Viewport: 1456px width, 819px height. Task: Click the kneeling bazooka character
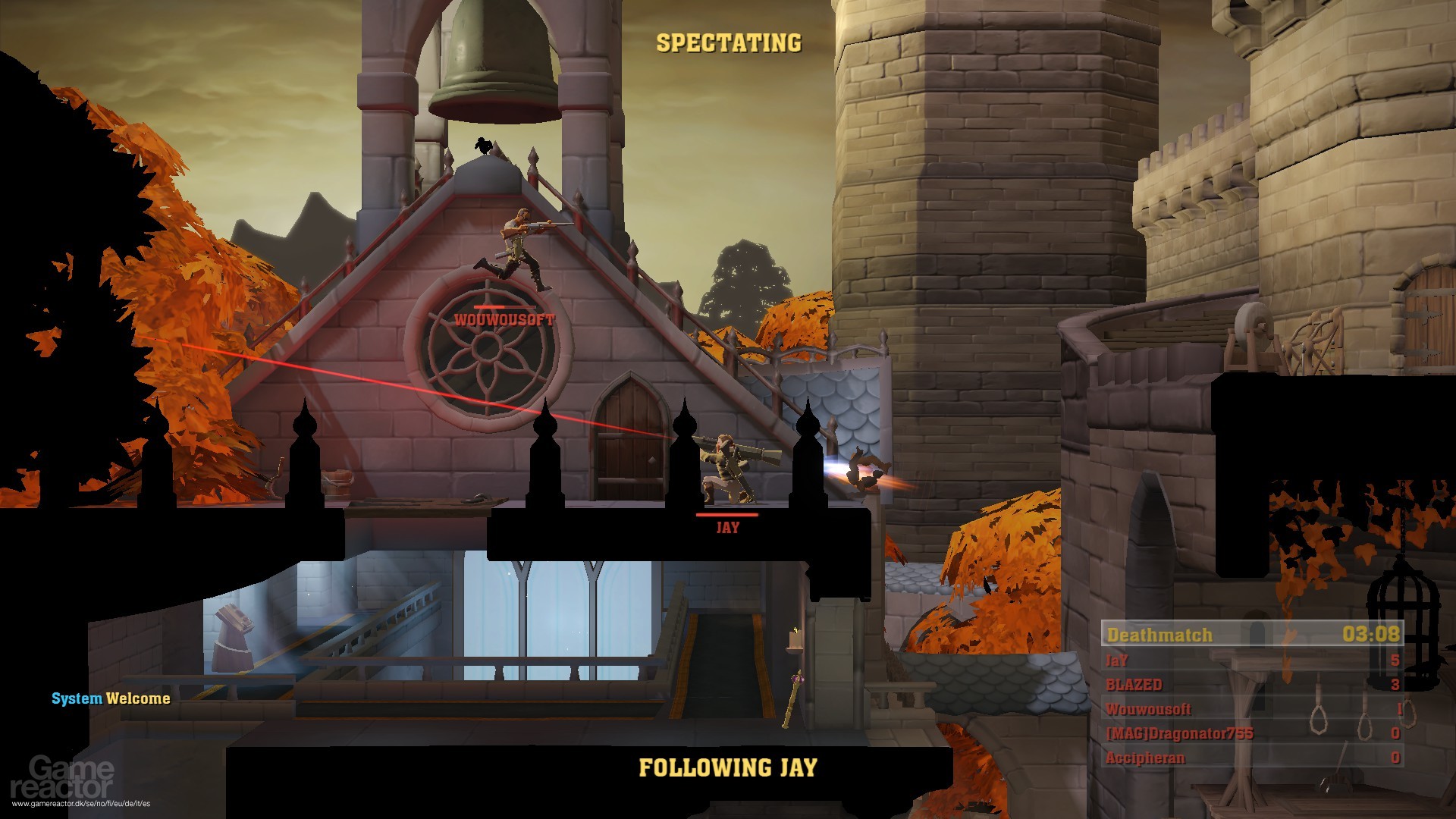pyautogui.click(x=724, y=466)
